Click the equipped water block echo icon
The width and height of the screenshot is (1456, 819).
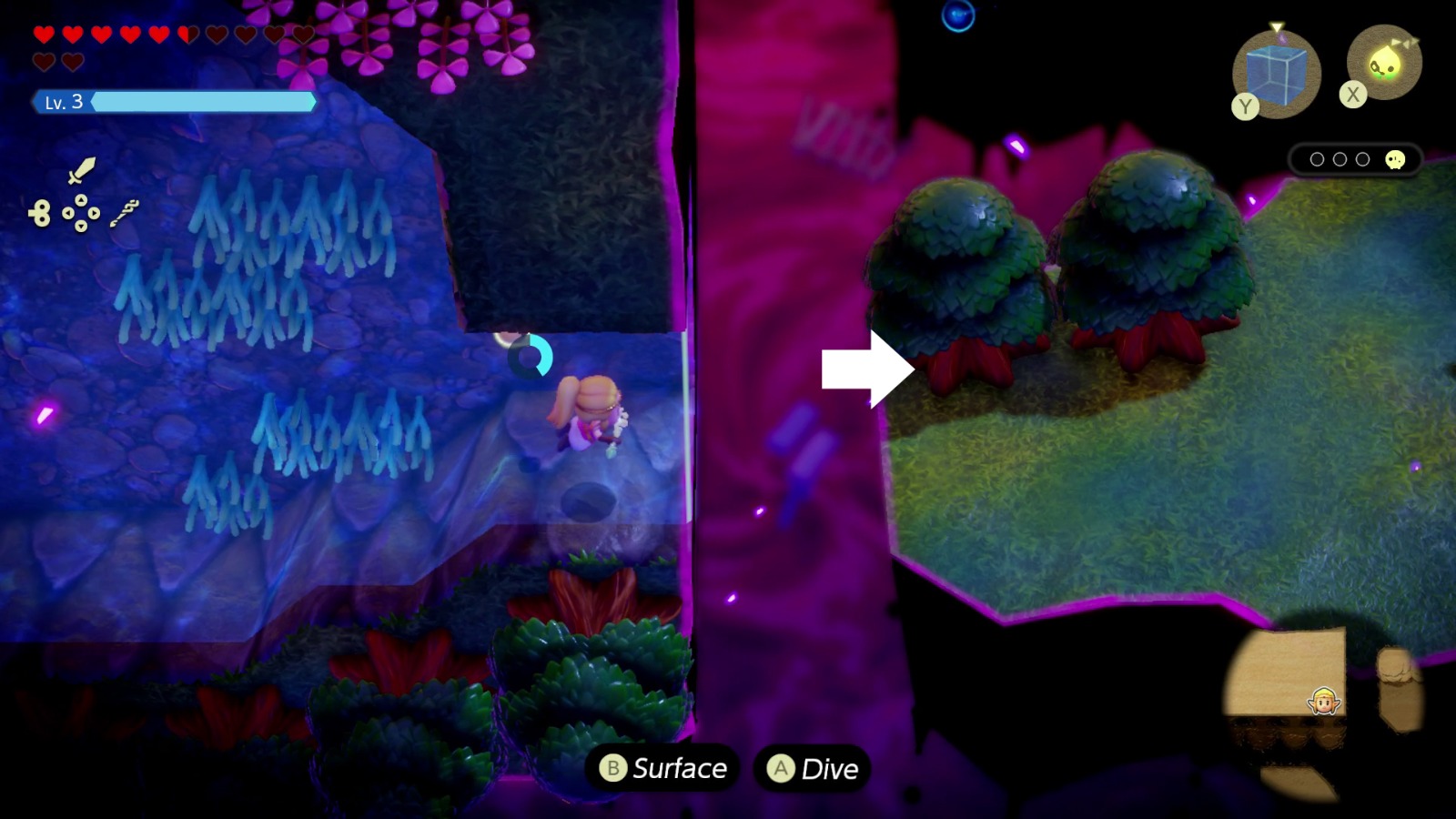tap(1278, 73)
